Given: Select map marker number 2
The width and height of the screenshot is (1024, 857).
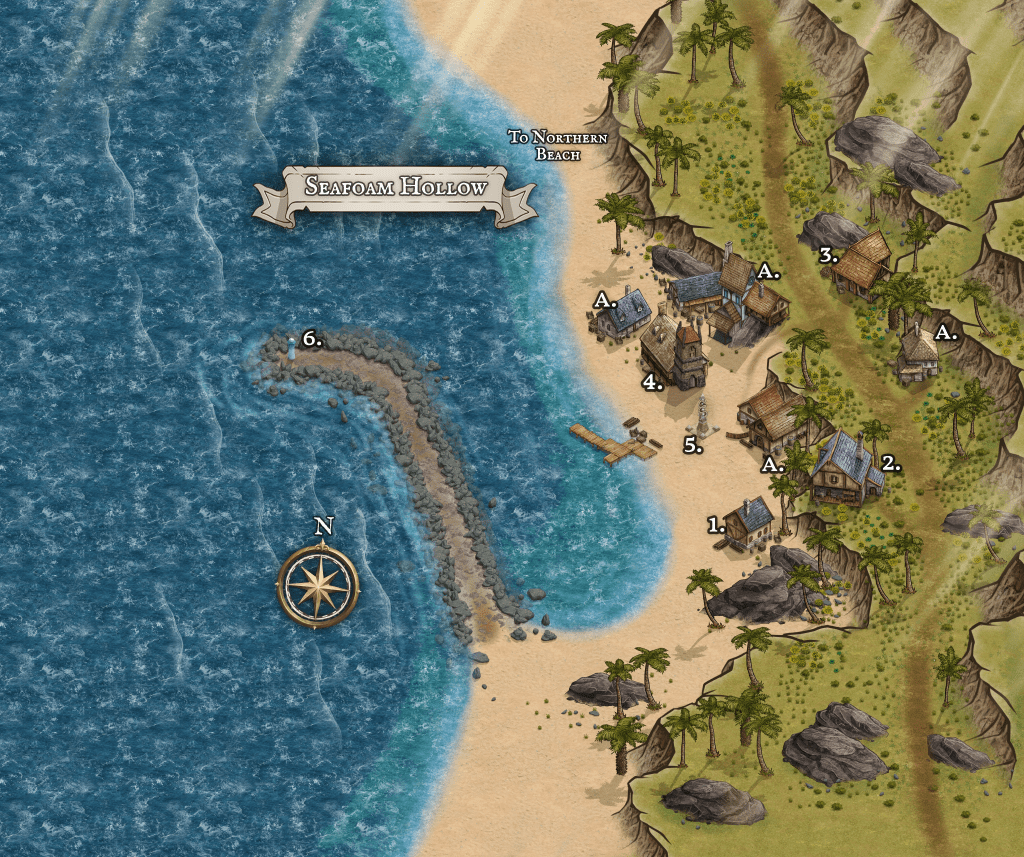Looking at the screenshot, I should coord(891,463).
